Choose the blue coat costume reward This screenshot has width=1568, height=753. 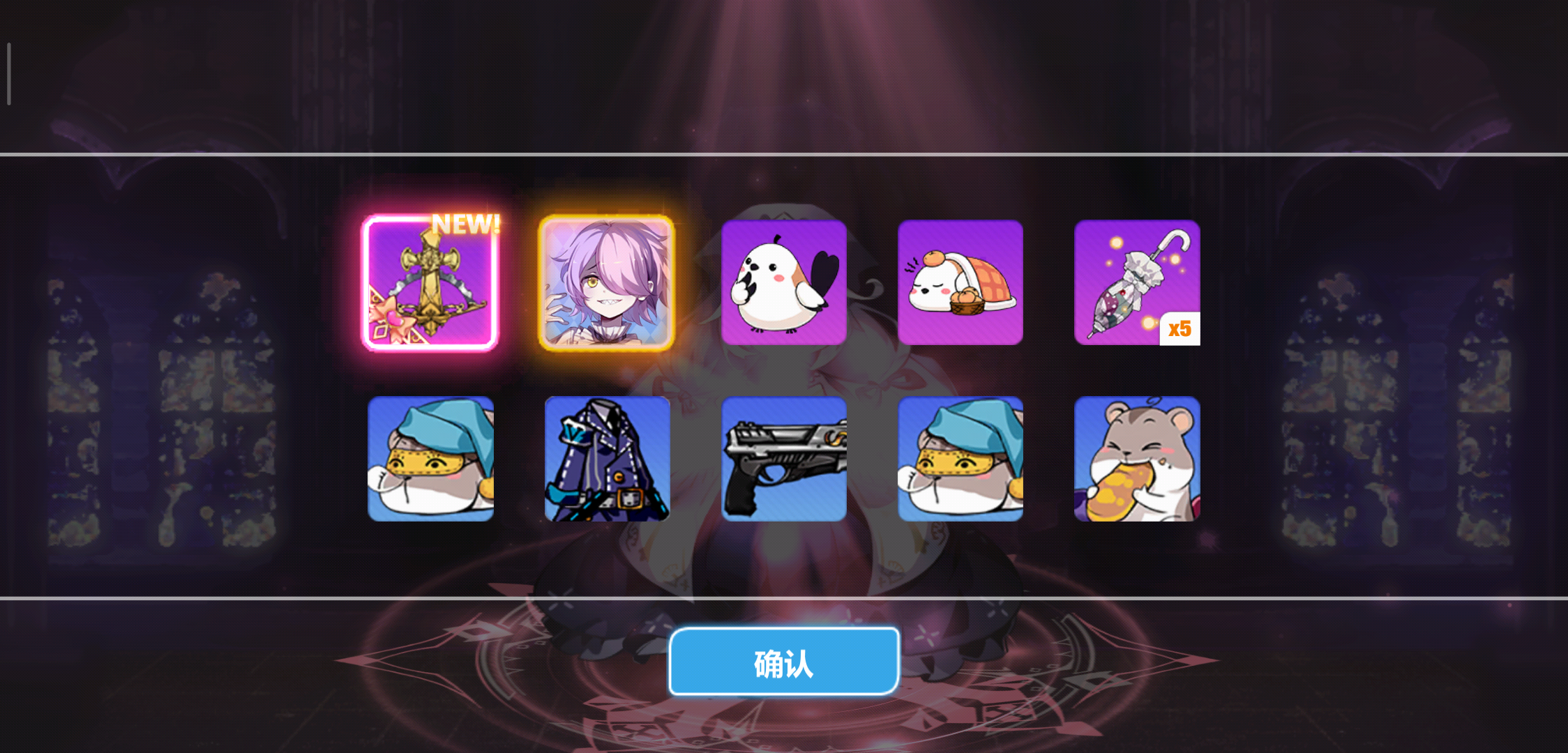pyautogui.click(x=607, y=459)
